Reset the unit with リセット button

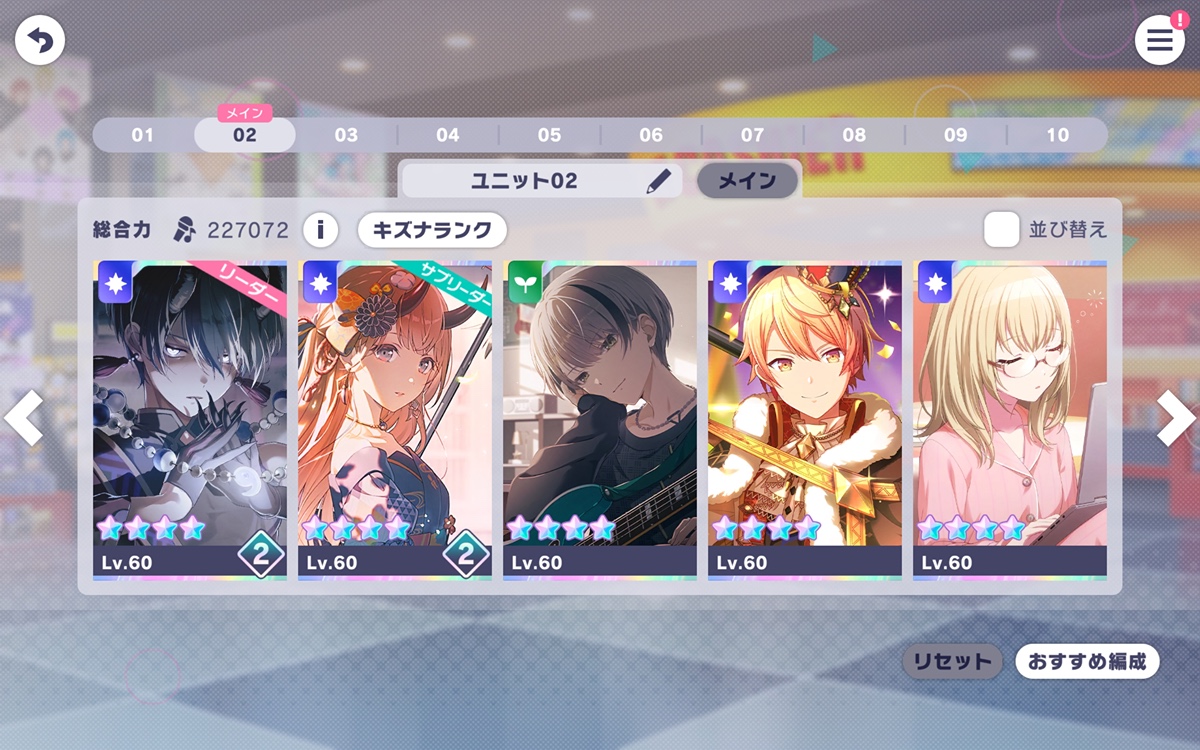point(952,661)
